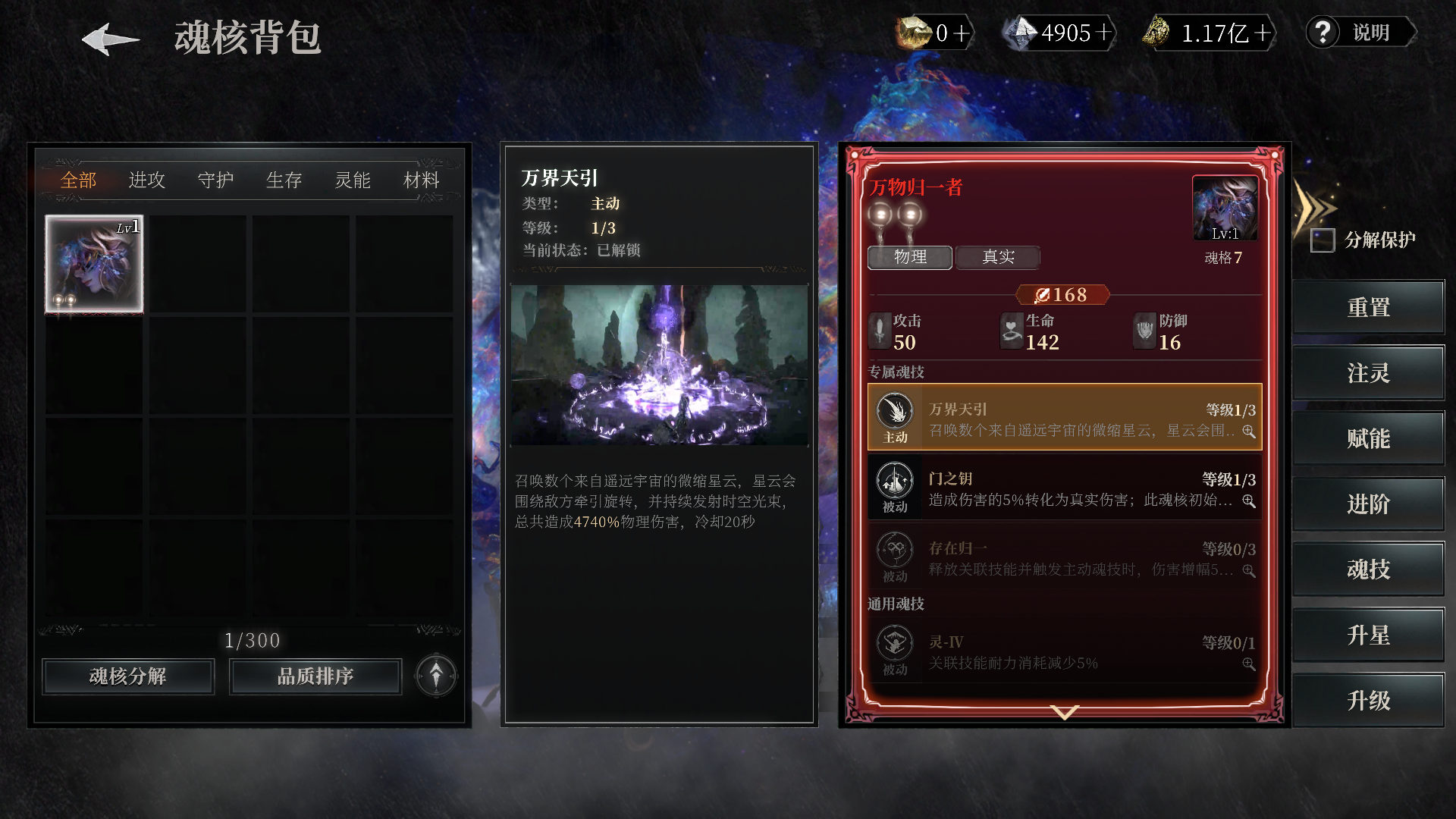Viewport: 1456px width, 819px height.
Task: Click the 防御 defense stat icon
Action: pos(1145,331)
